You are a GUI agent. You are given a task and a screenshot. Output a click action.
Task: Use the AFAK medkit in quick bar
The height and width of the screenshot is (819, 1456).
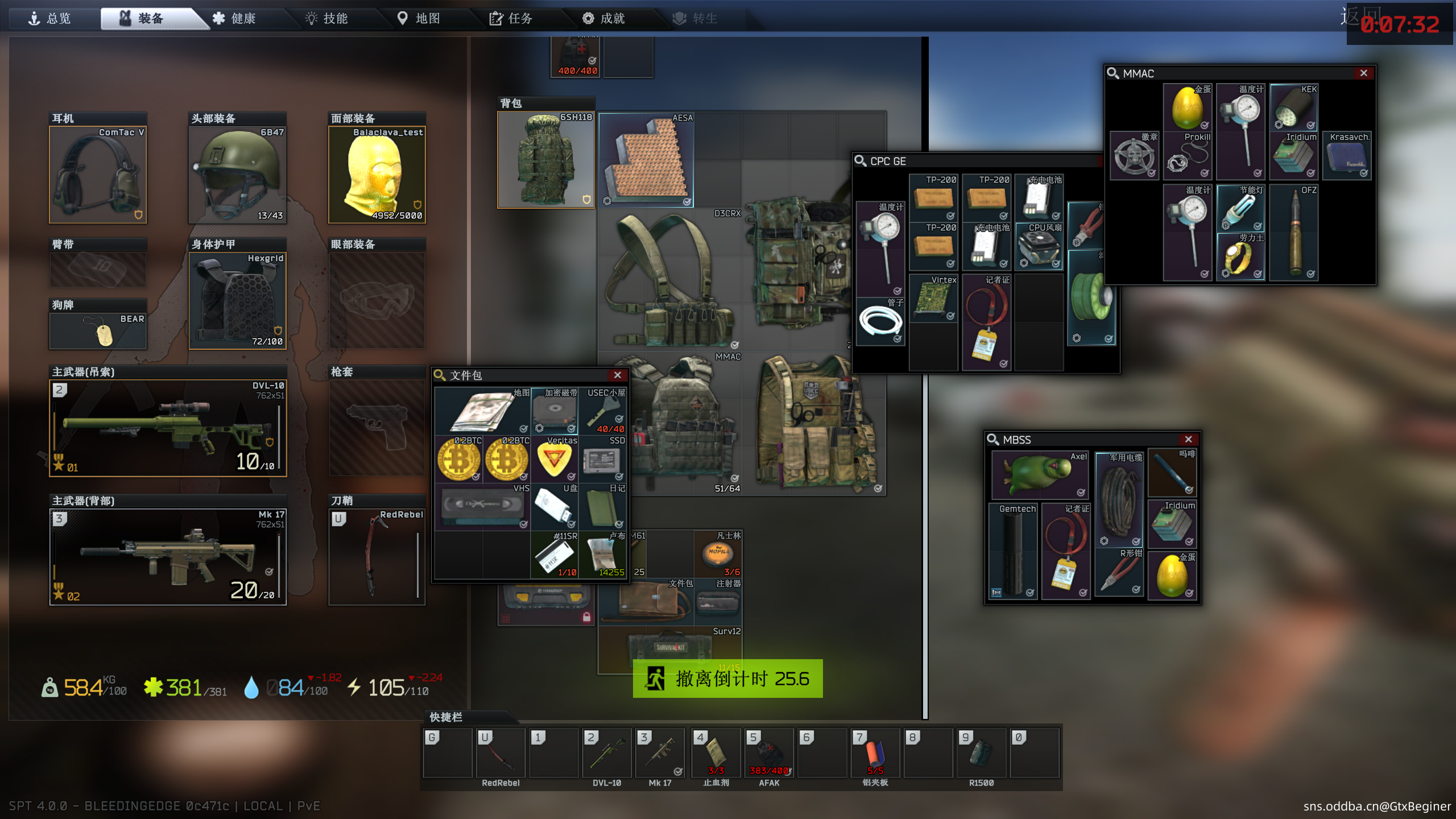click(769, 753)
